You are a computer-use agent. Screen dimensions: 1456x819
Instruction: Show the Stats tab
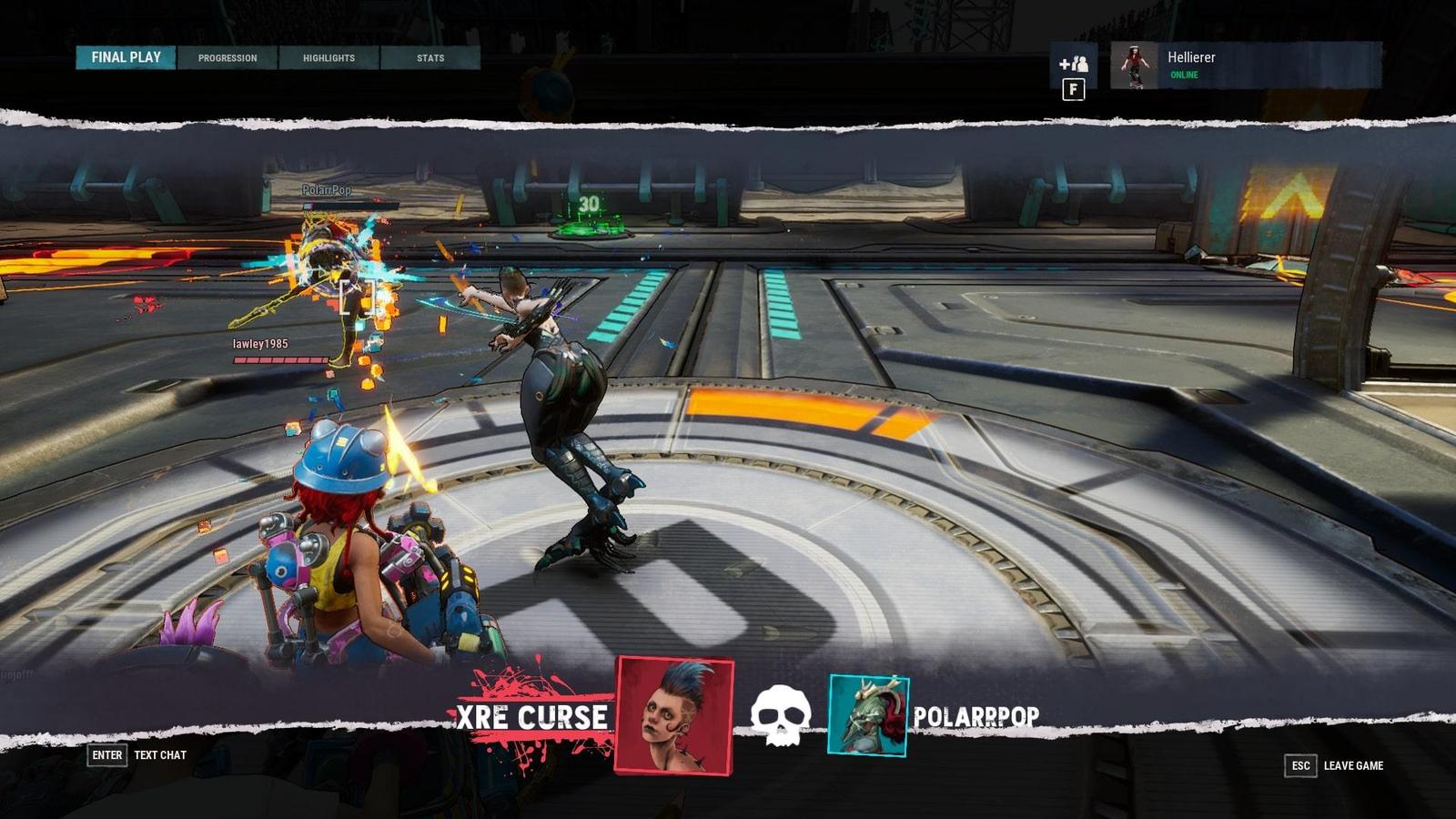click(430, 58)
